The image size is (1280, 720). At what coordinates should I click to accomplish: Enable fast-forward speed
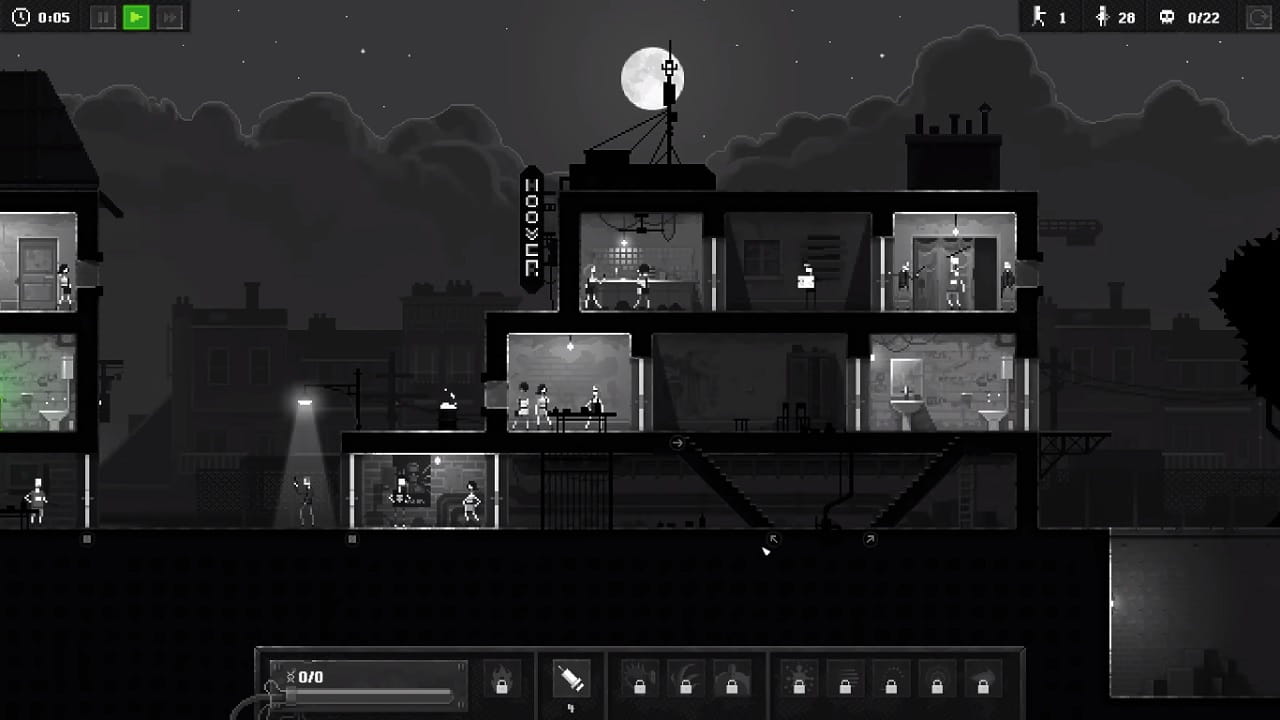(170, 17)
